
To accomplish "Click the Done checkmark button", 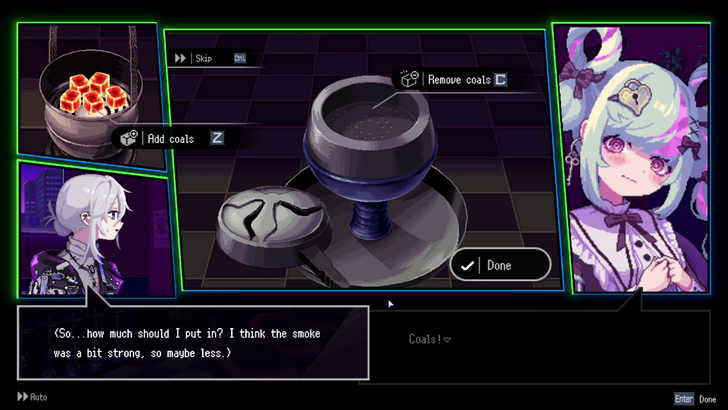I will [x=499, y=265].
